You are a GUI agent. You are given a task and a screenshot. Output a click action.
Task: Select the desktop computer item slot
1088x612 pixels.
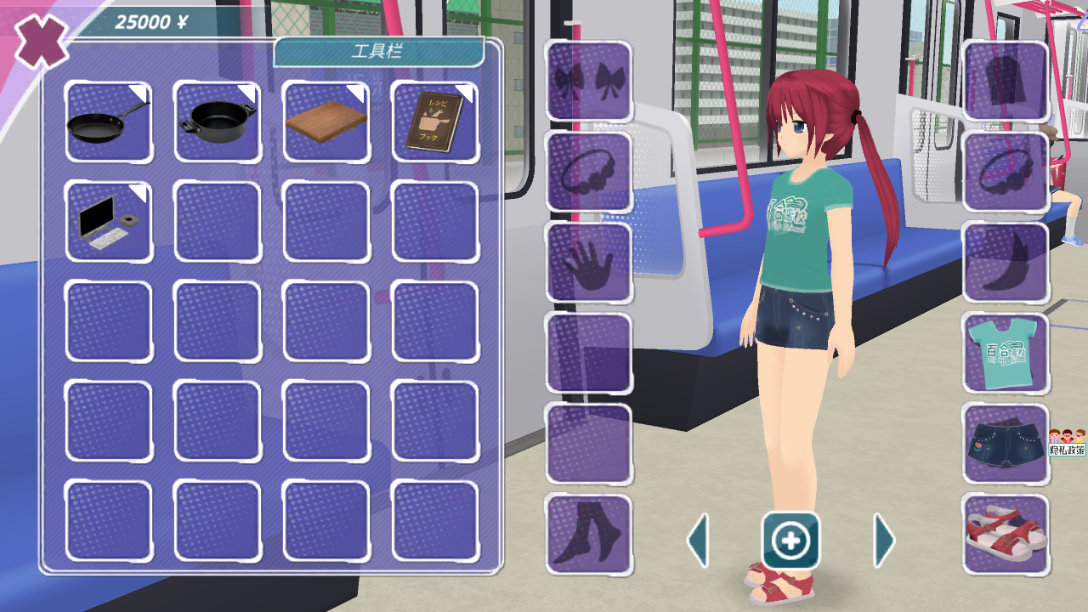[108, 221]
